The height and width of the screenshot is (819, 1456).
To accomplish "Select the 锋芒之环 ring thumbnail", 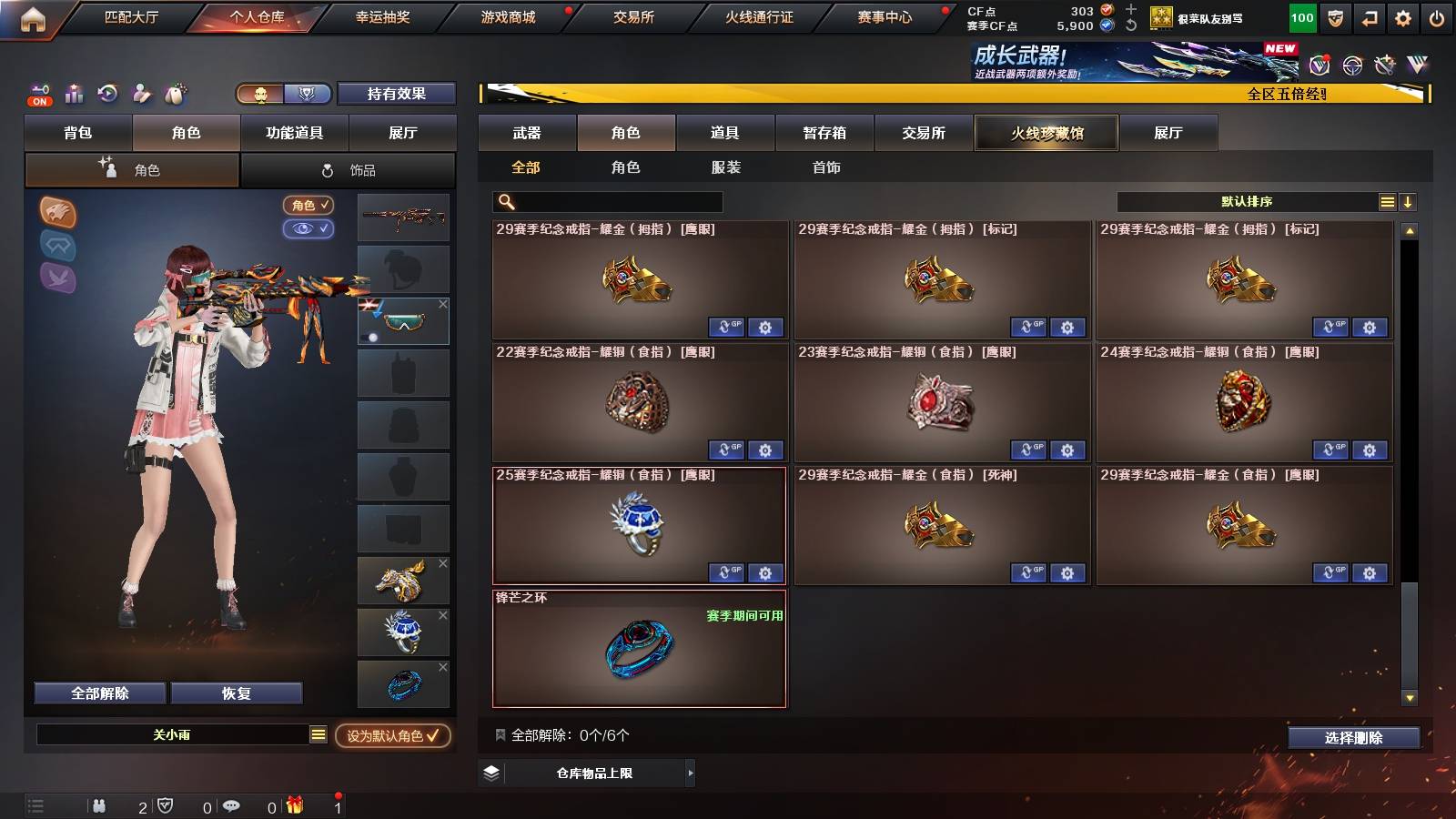I will [639, 650].
